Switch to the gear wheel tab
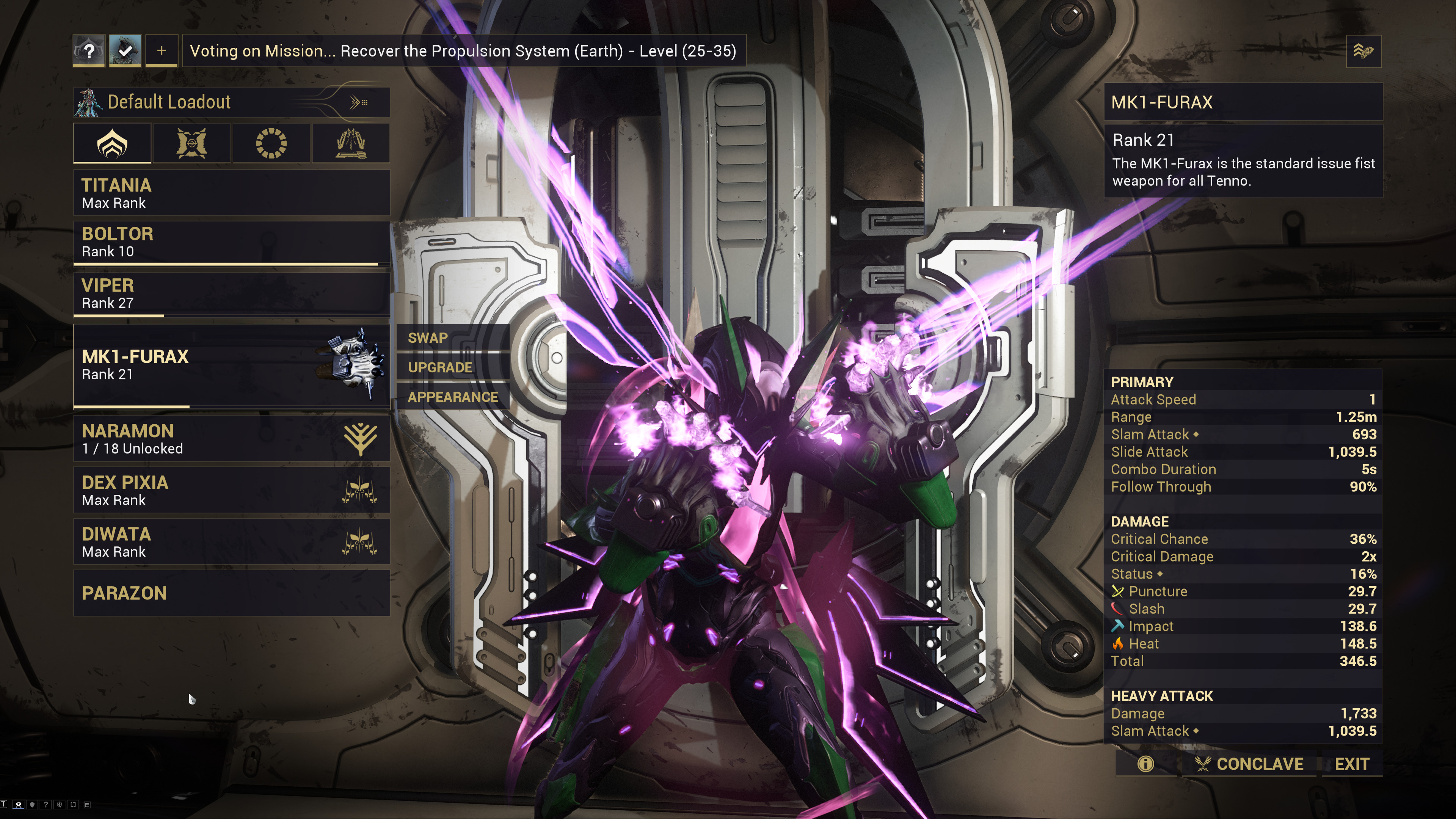 click(271, 144)
